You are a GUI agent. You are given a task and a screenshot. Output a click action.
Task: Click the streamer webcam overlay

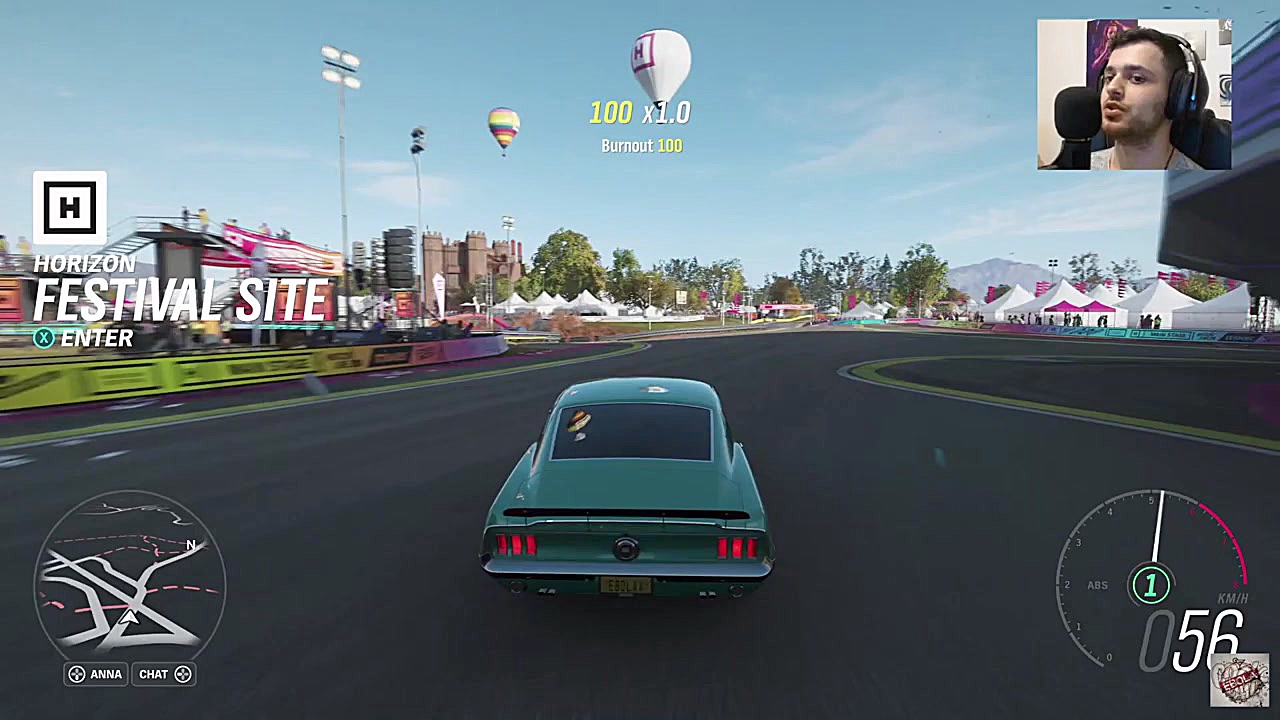pyautogui.click(x=1133, y=94)
